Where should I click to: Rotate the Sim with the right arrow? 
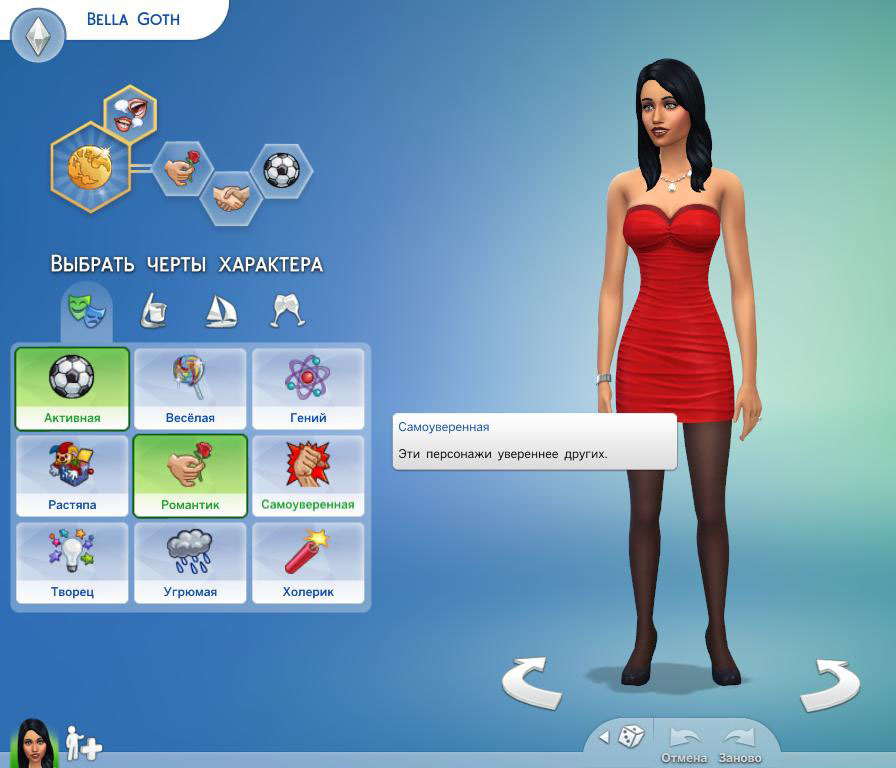[830, 685]
